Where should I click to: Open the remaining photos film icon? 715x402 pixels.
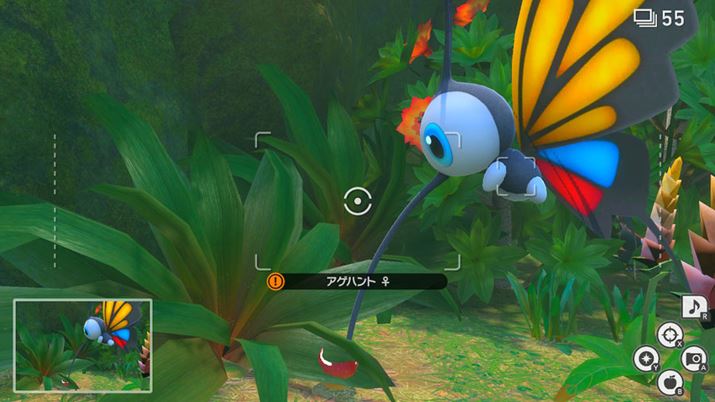(645, 17)
